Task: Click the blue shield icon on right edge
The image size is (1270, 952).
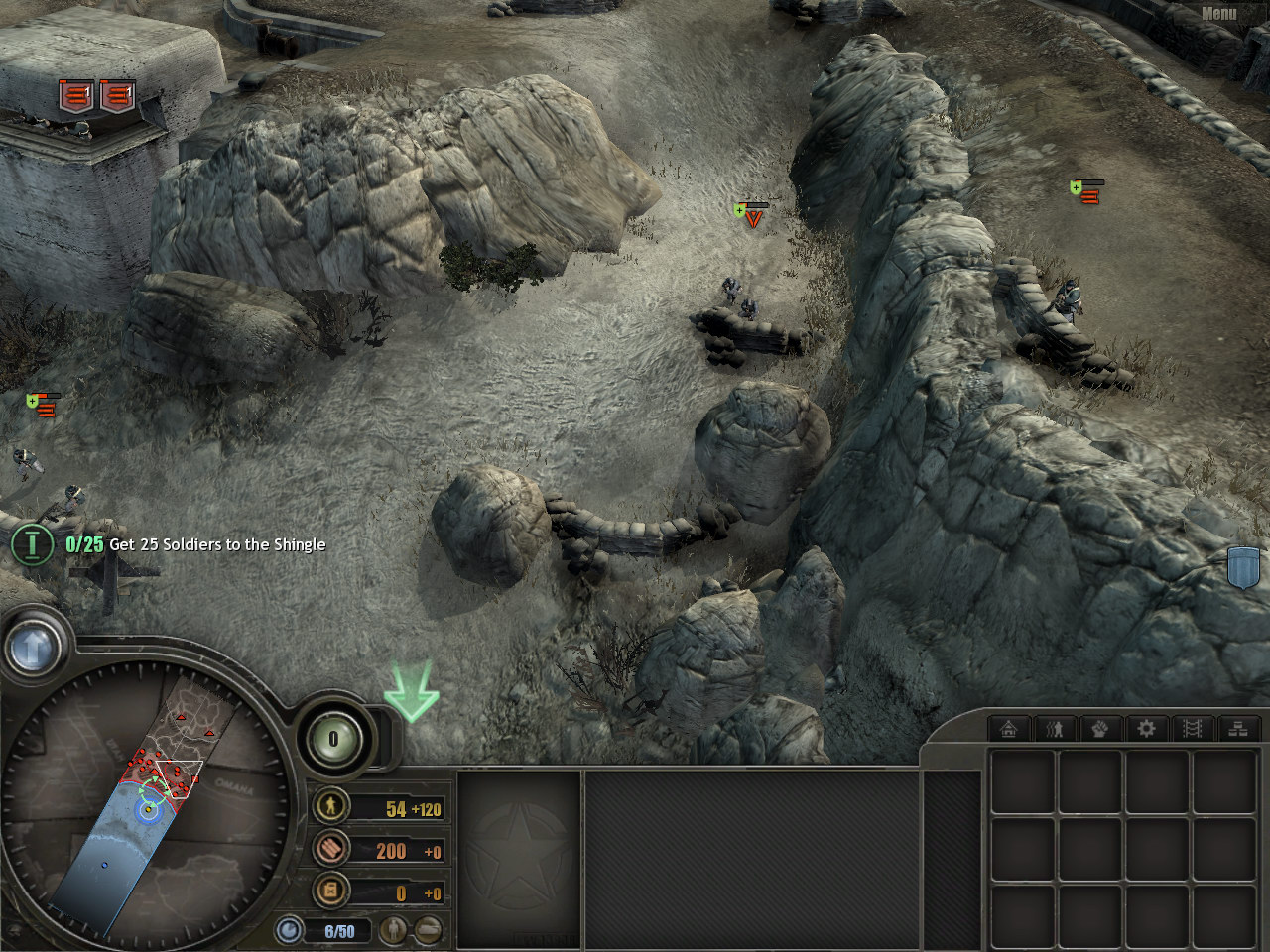Action: tap(1243, 567)
